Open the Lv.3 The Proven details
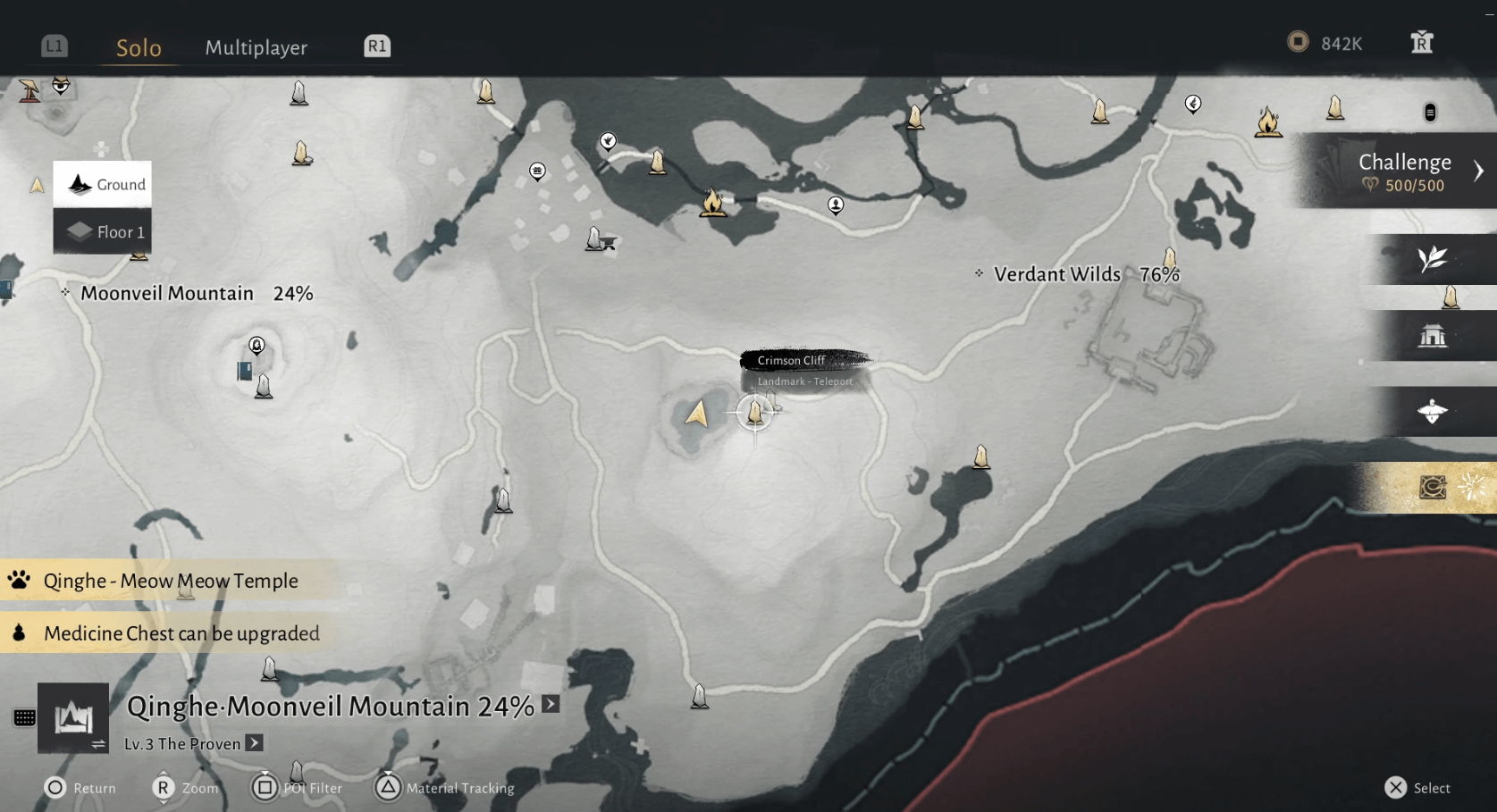The height and width of the screenshot is (812, 1497). tap(255, 743)
